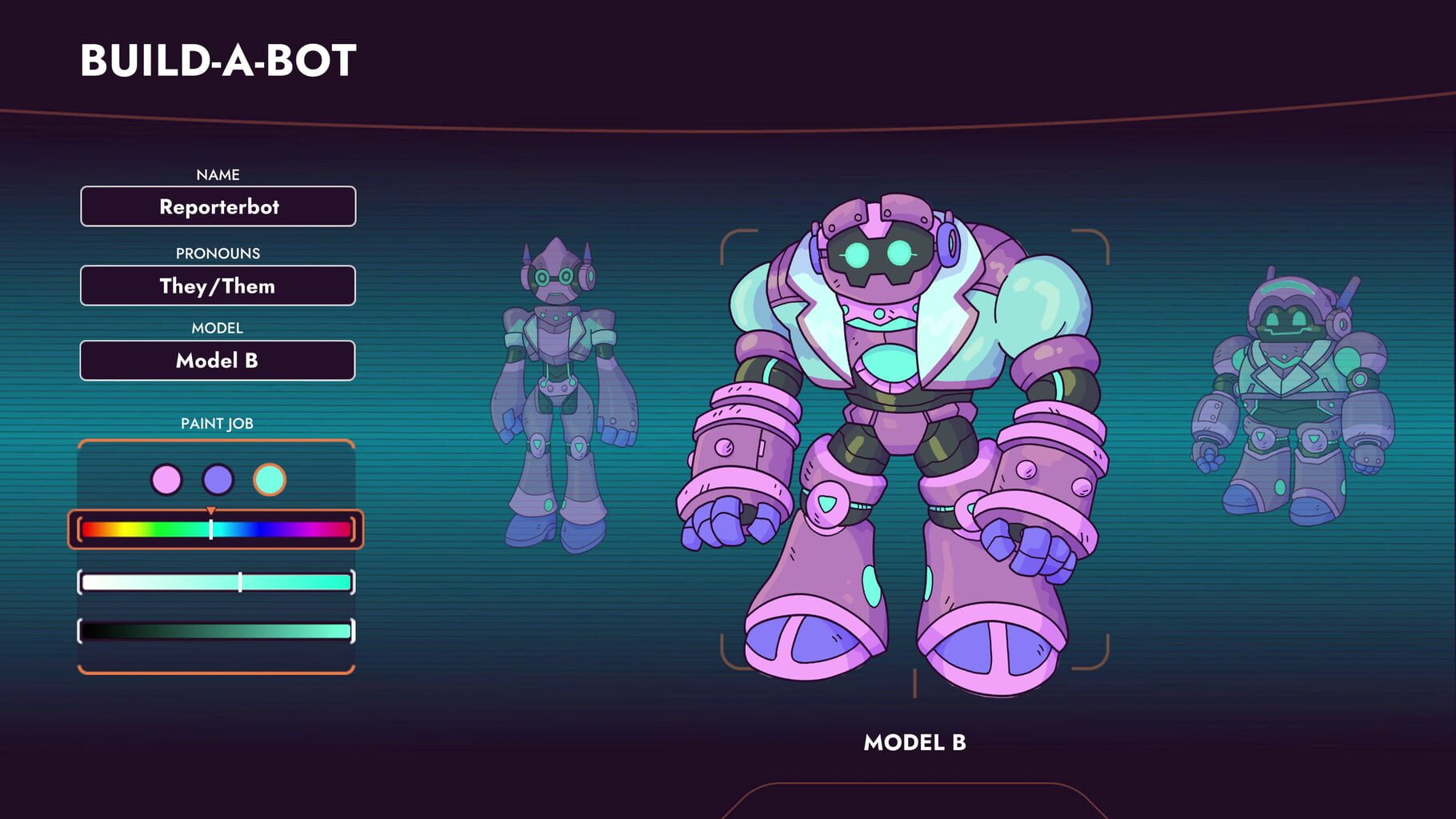This screenshot has width=1456, height=819.
Task: Open the Model selector showing Model B
Action: tap(217, 361)
